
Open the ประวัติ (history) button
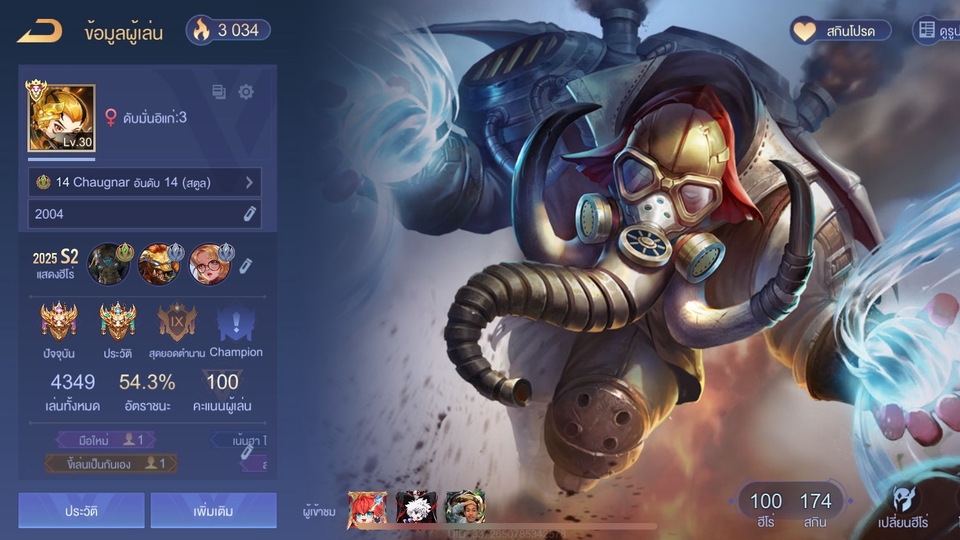(x=81, y=510)
